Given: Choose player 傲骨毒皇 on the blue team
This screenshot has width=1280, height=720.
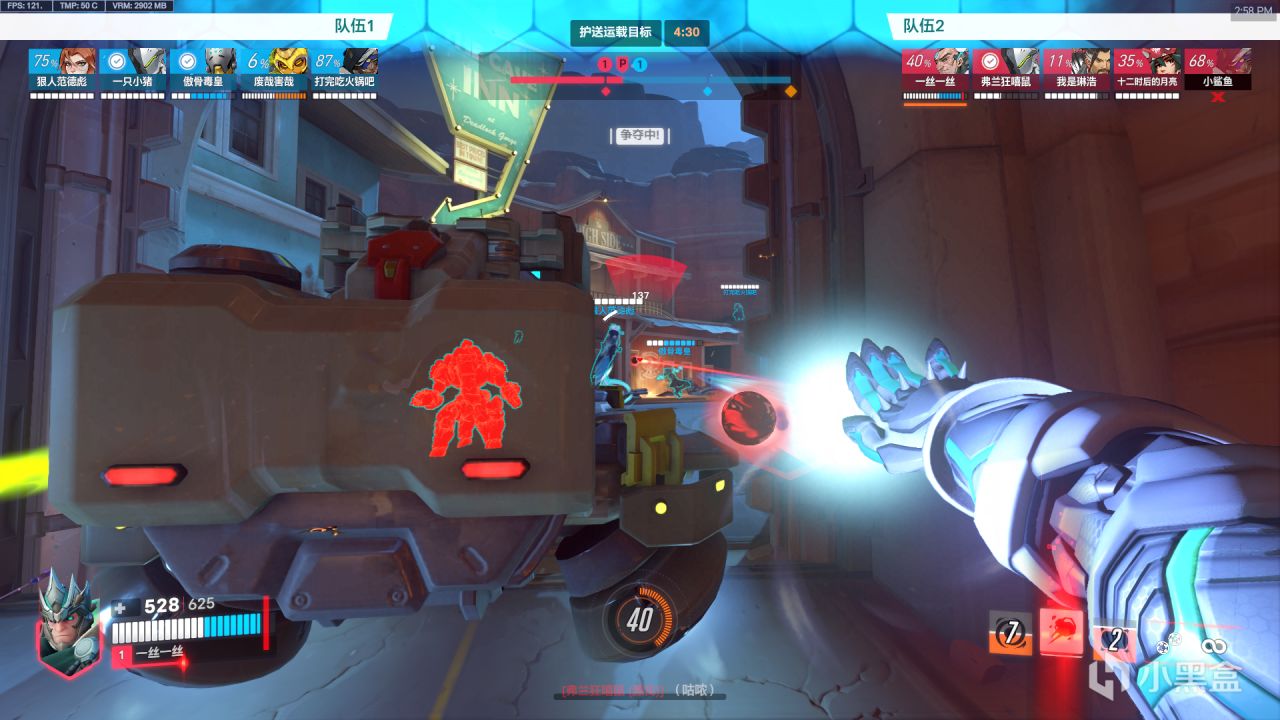Looking at the screenshot, I should click(204, 68).
